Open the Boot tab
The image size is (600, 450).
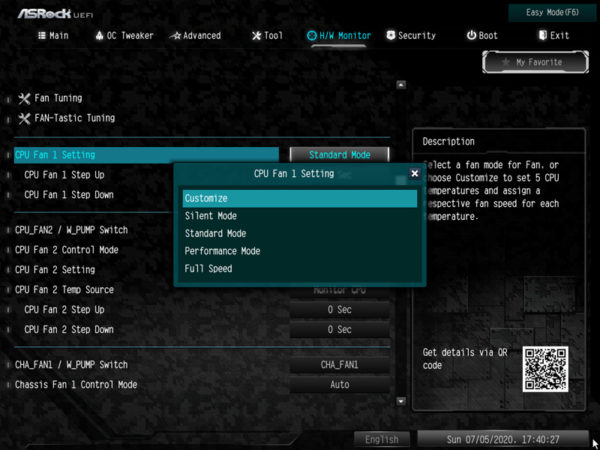coord(482,36)
